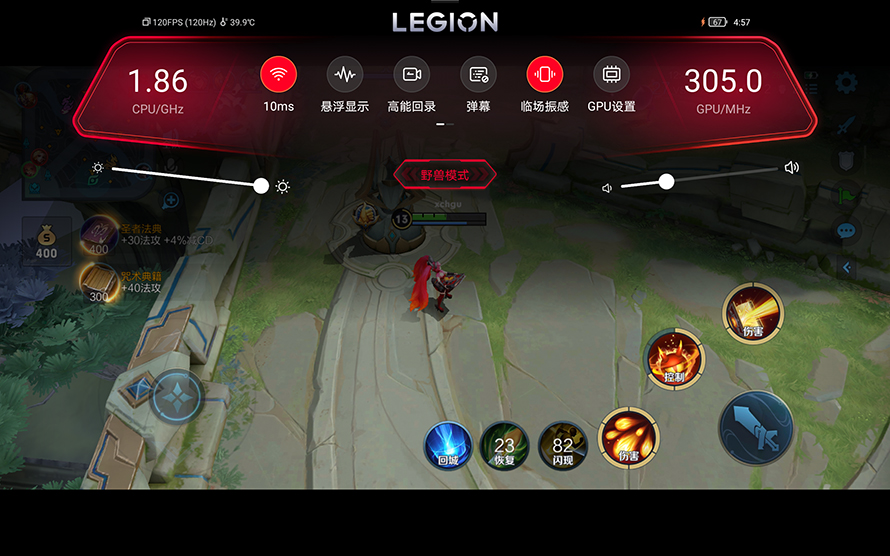The image size is (890, 556).
Task: Toggle the Wi-Fi 10ms network button
Action: 279,75
